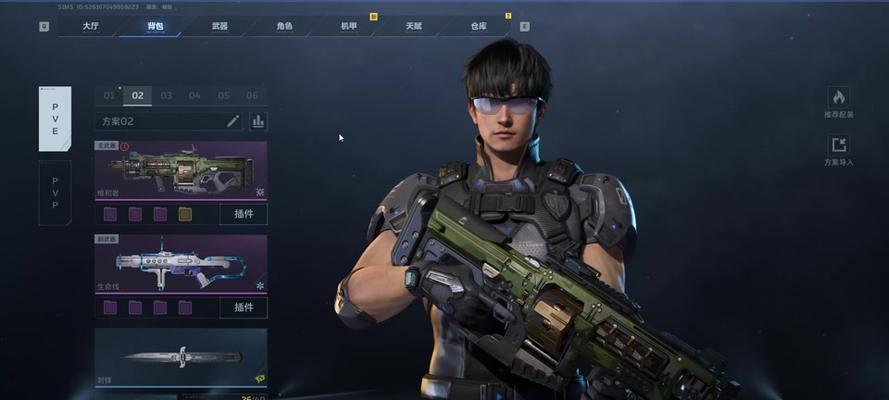Open the 大厅 lobby tab
Viewport: 889px width, 400px height.
pyautogui.click(x=90, y=26)
